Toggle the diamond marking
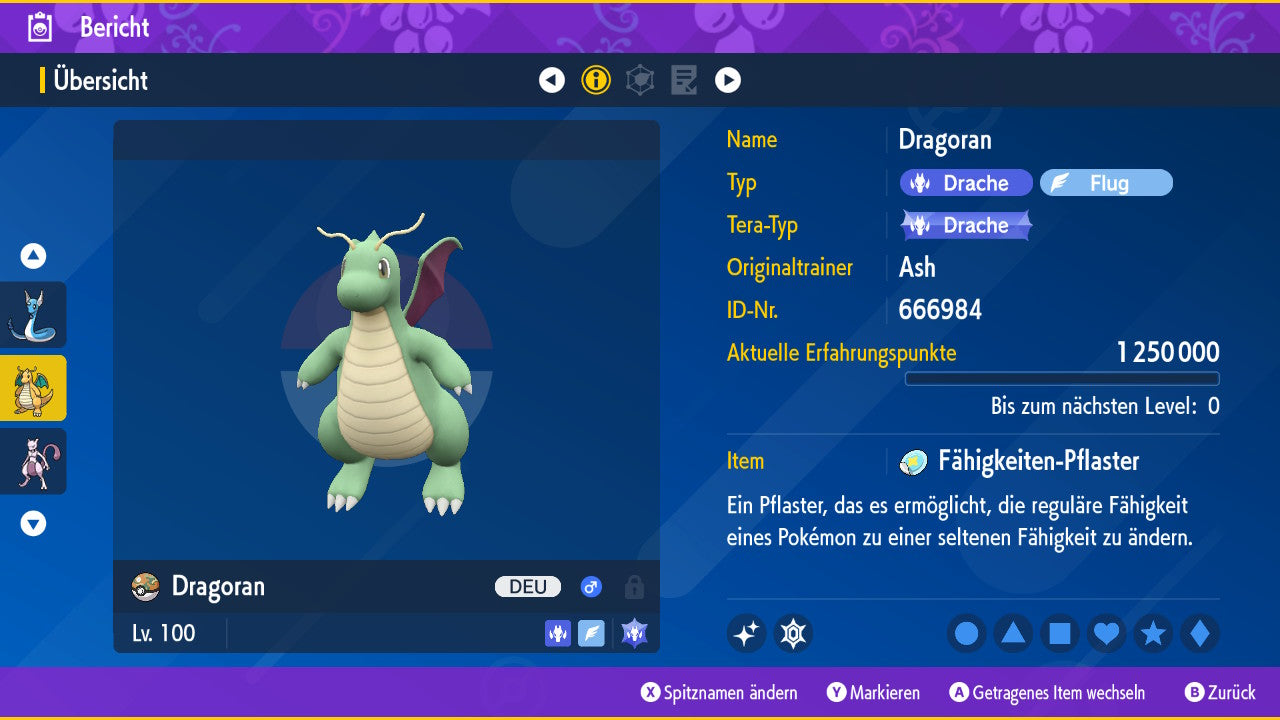The width and height of the screenshot is (1280, 720). pos(1200,634)
